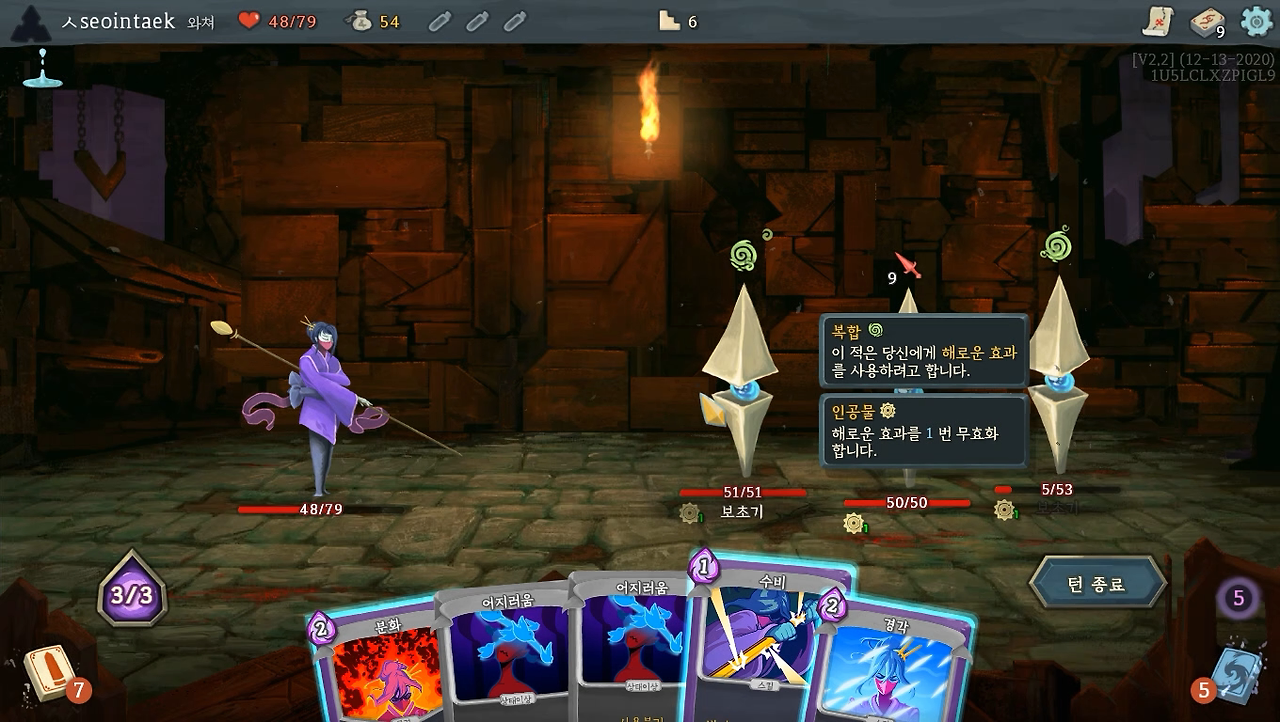Screen dimensions: 1280x722
Task: Click the purple orb showing 5
Action: (1236, 596)
